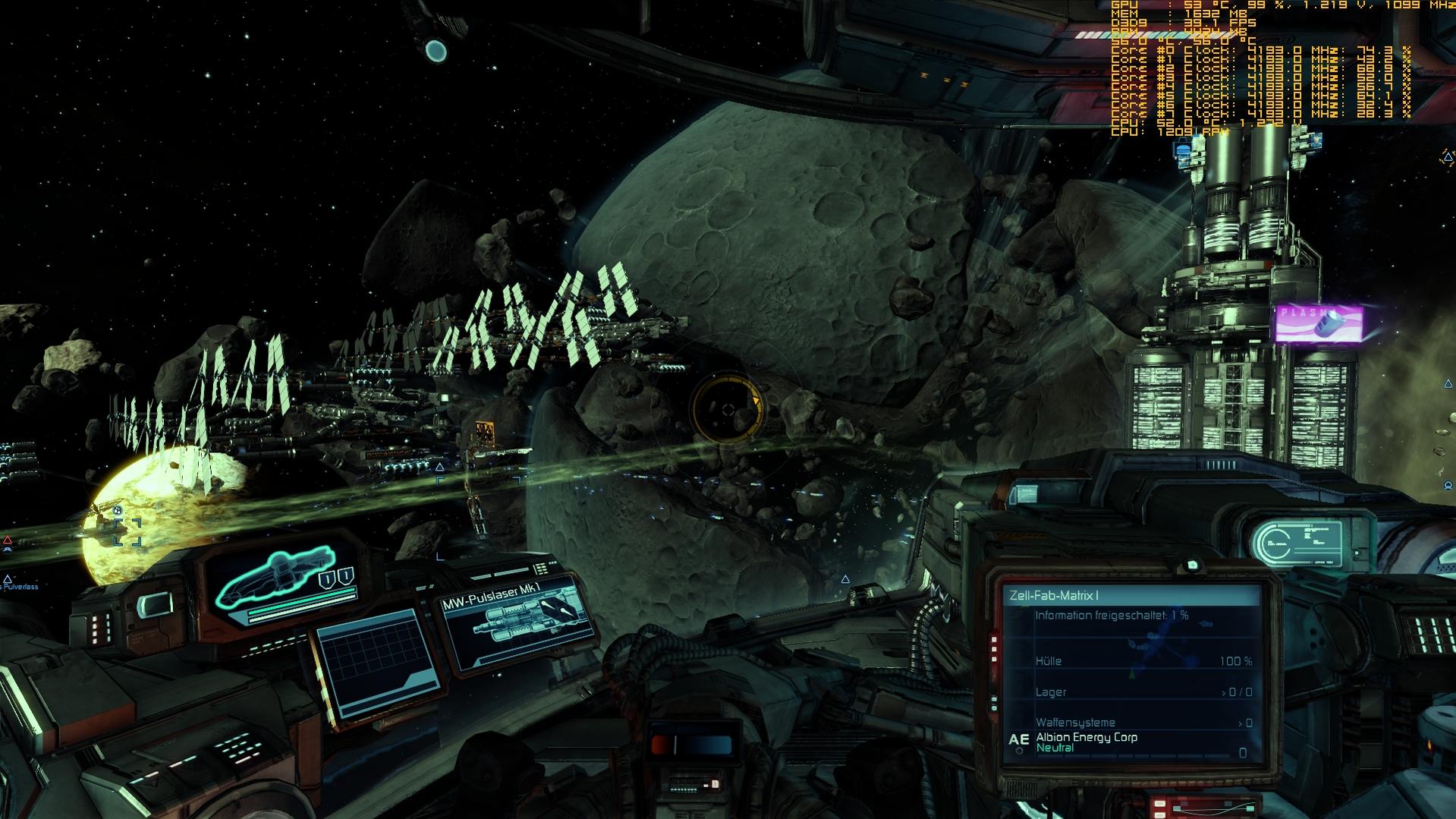Open the Lager storage row
The image size is (1456, 819).
pyautogui.click(x=1143, y=692)
